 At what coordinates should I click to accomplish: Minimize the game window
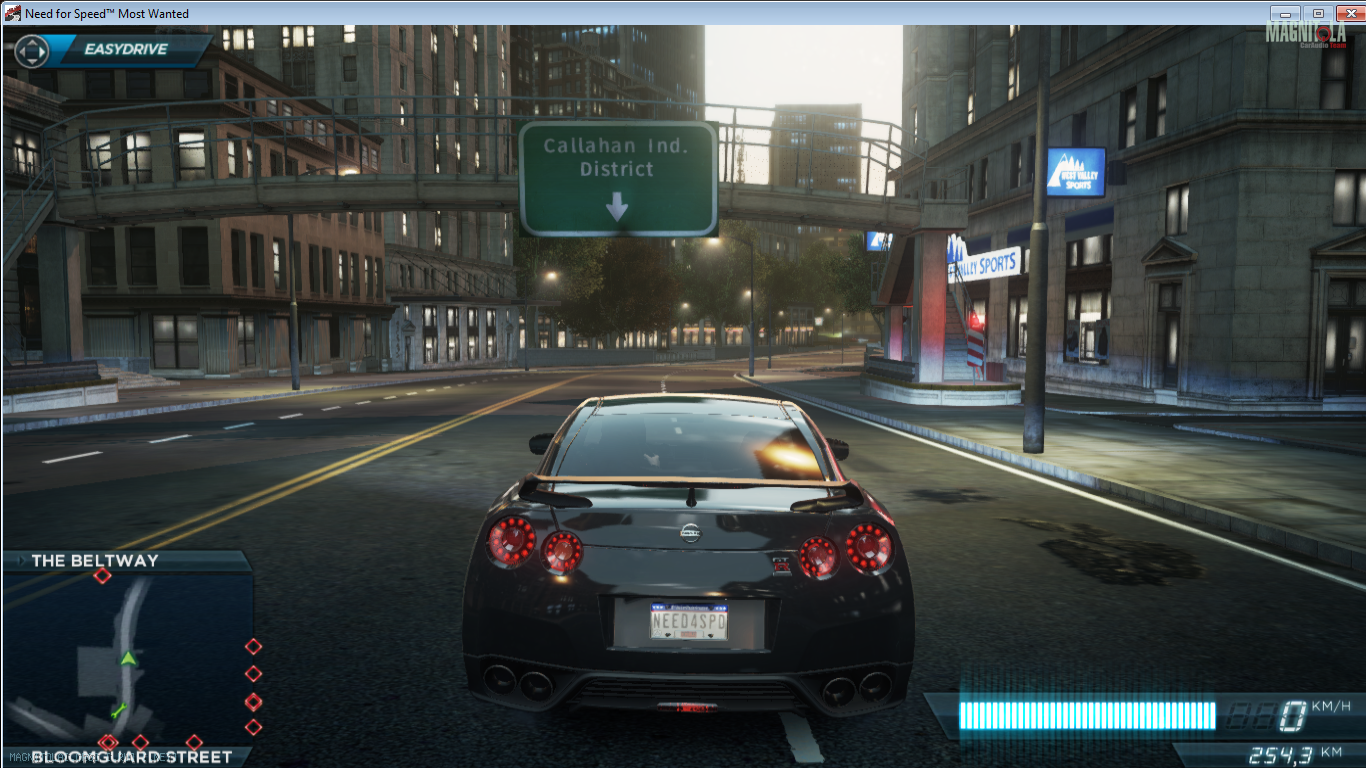1285,13
